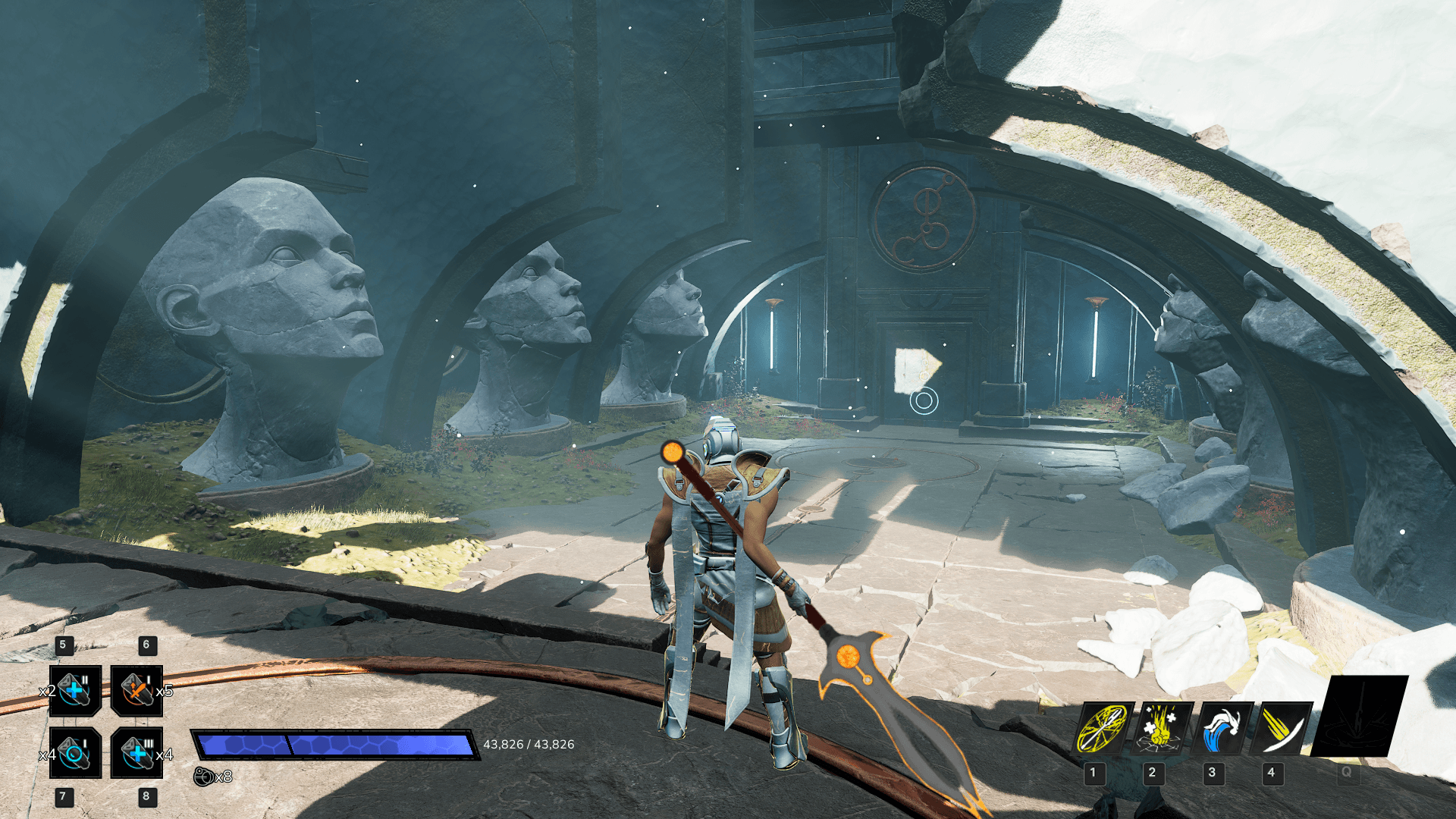
Task: Use the orange sword attack-boost injector
Action: tap(136, 690)
